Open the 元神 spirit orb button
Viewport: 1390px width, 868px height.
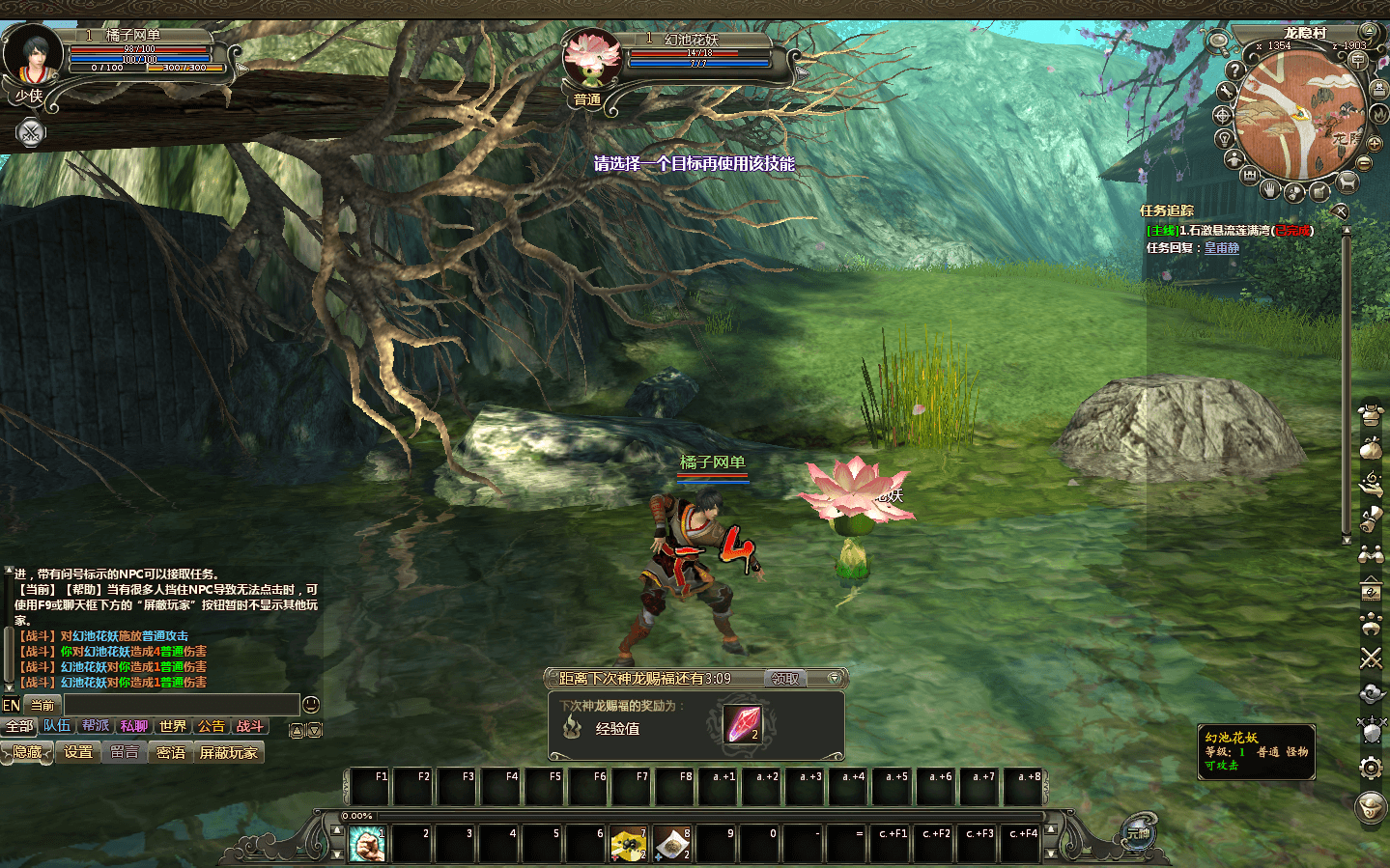pos(1139,833)
